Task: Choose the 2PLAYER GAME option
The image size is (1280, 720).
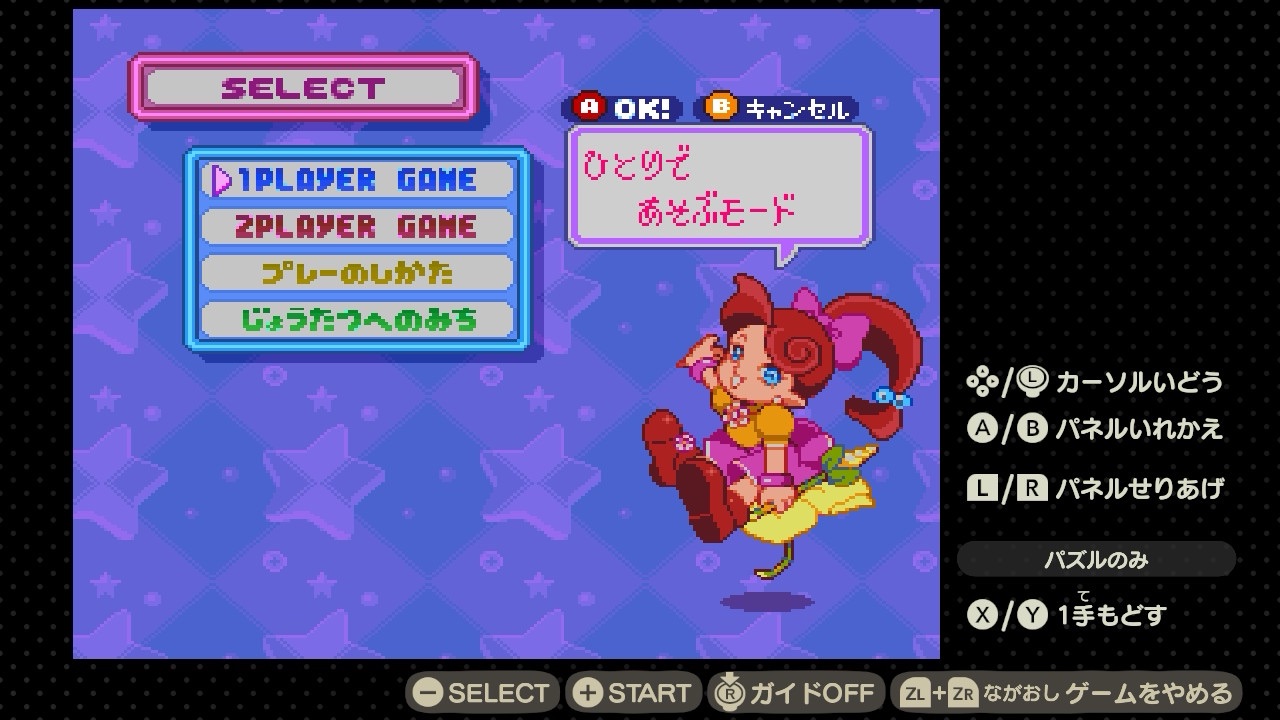Action: (357, 226)
